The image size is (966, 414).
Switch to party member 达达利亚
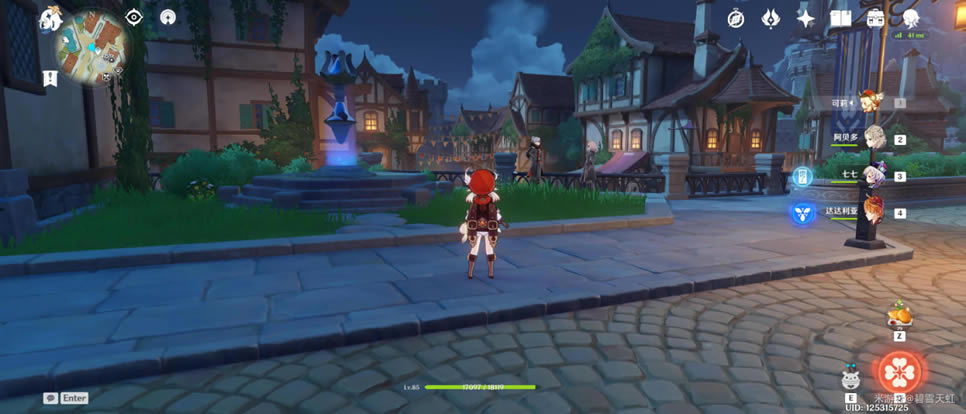870,212
